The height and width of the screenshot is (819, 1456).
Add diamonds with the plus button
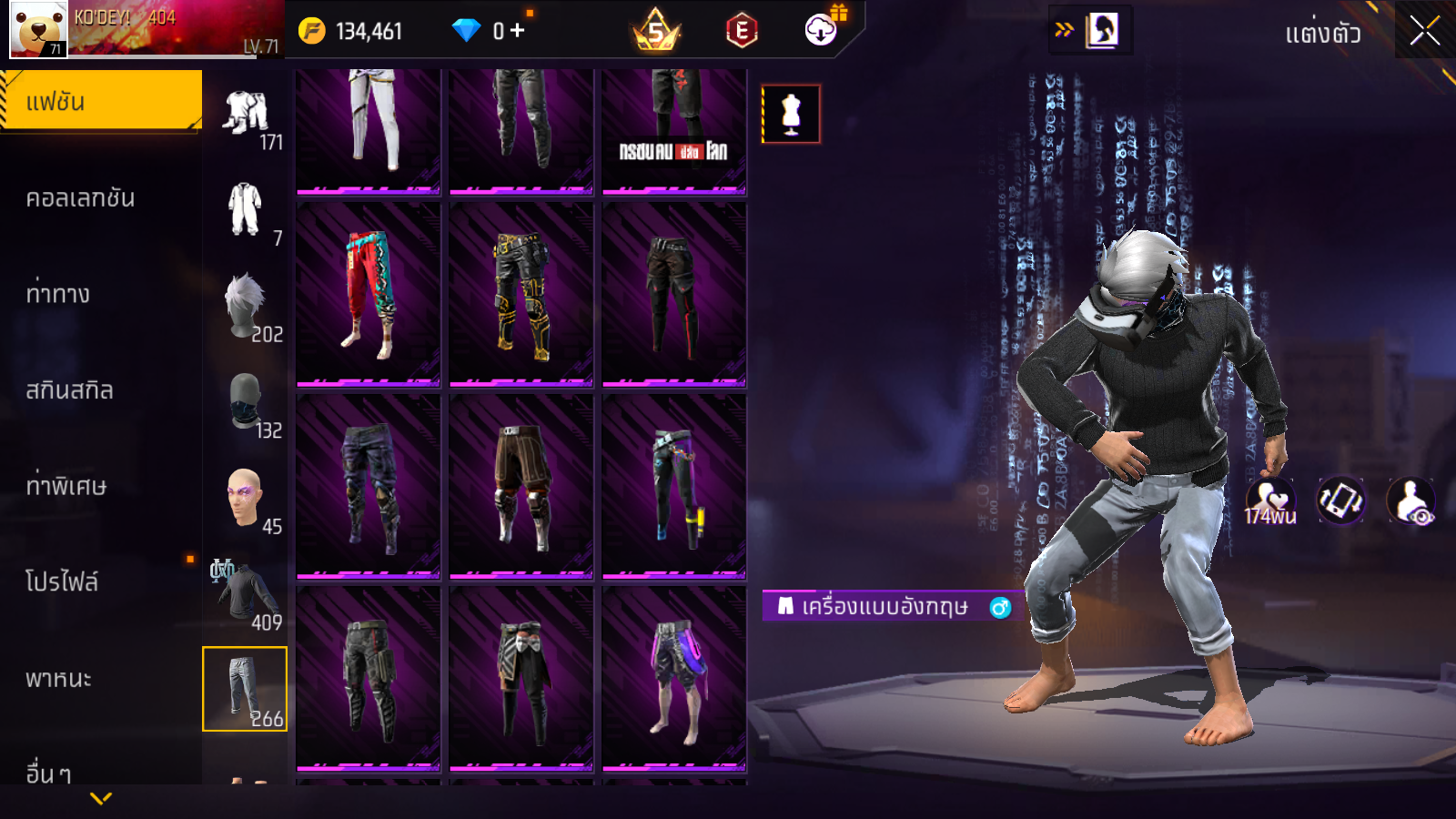[517, 31]
